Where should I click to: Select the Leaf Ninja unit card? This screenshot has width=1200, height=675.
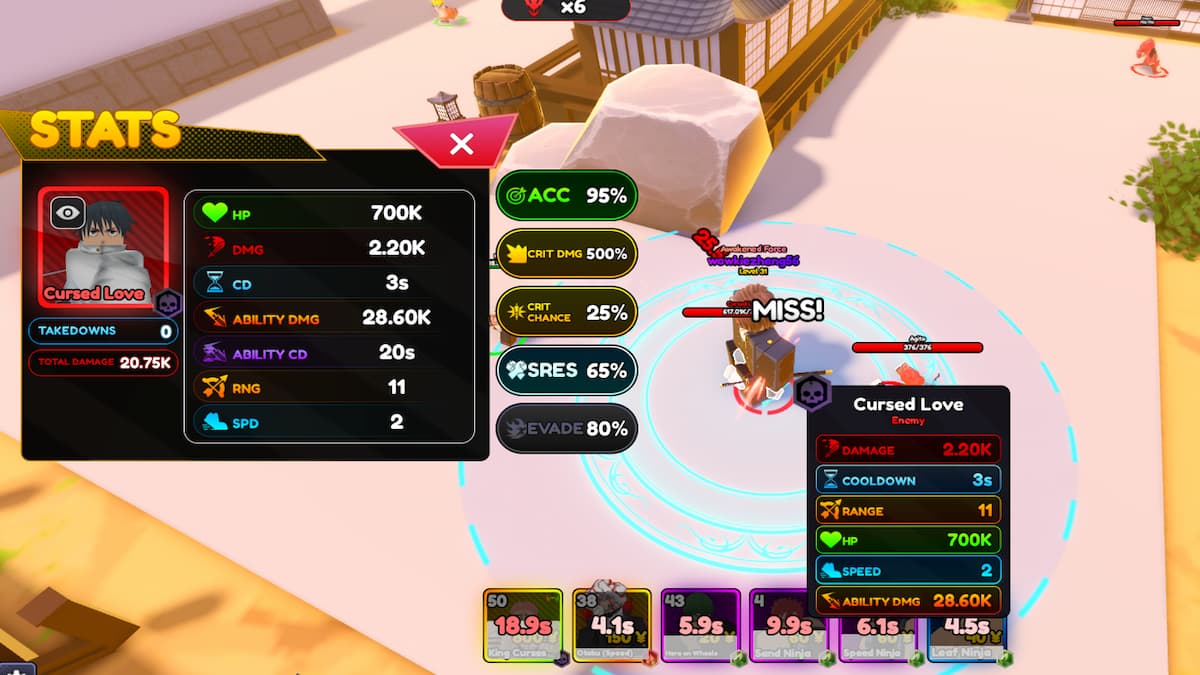pos(966,626)
